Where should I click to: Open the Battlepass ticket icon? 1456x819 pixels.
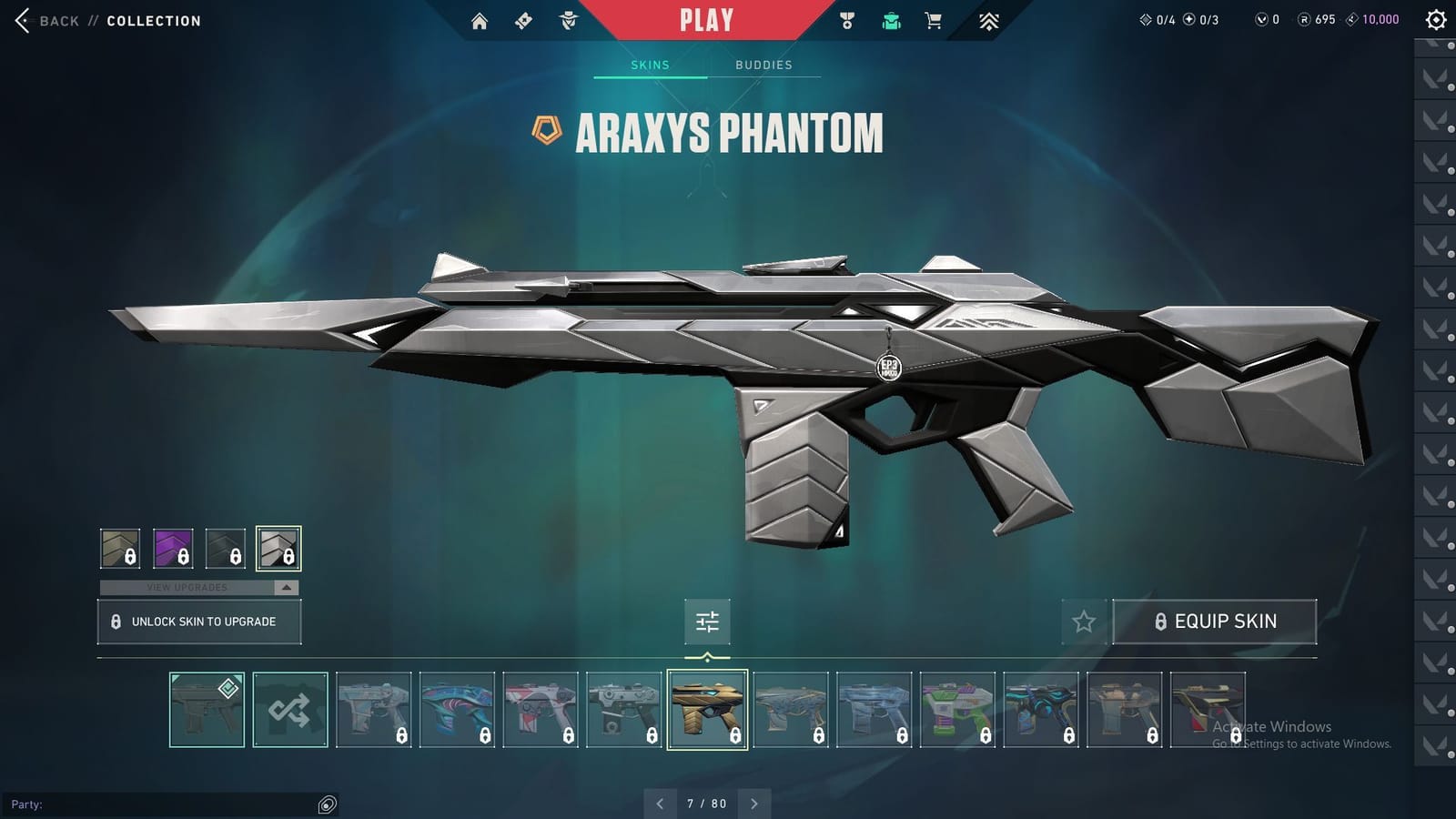[x=523, y=19]
